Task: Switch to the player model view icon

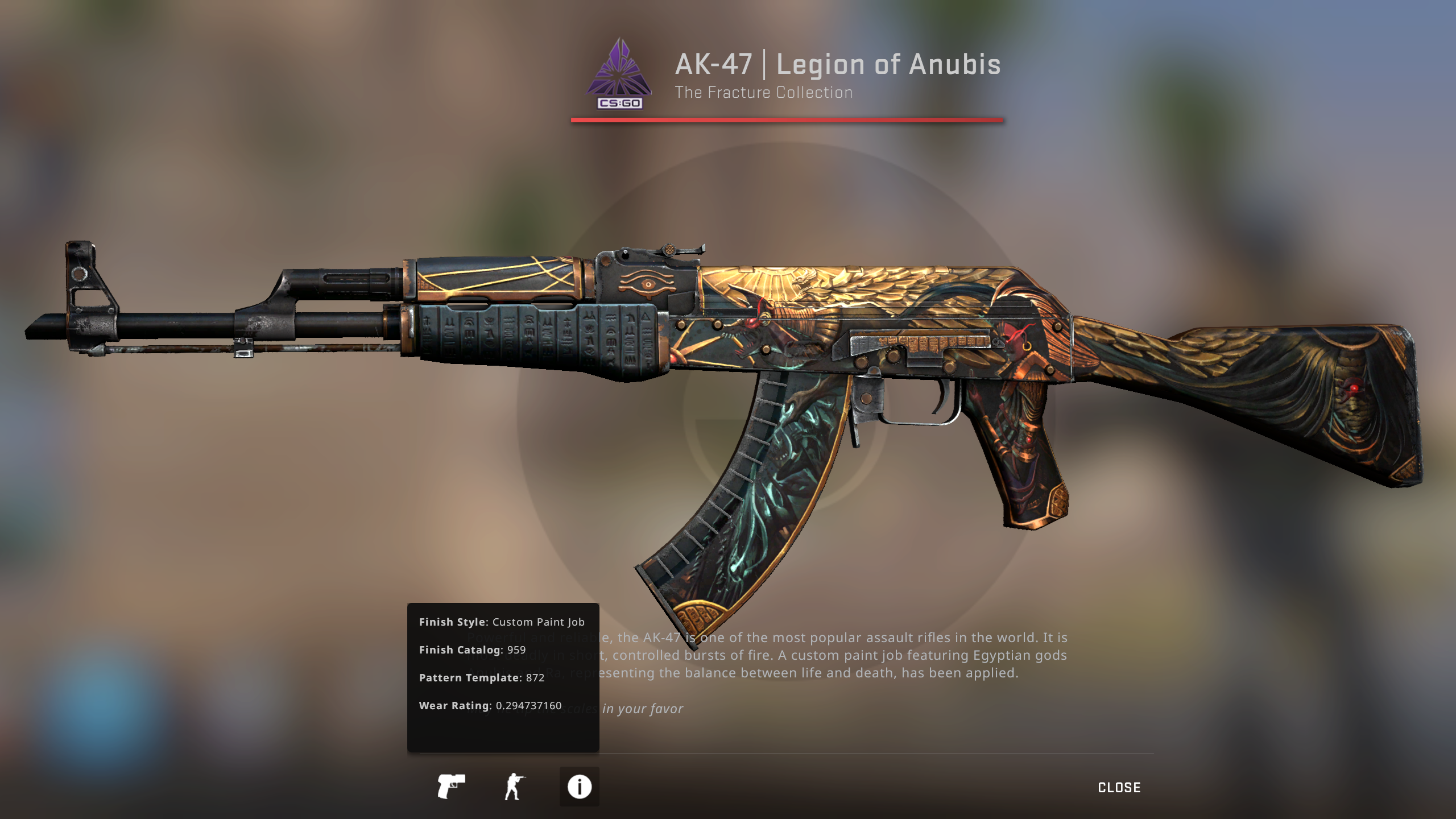Action: [x=515, y=787]
